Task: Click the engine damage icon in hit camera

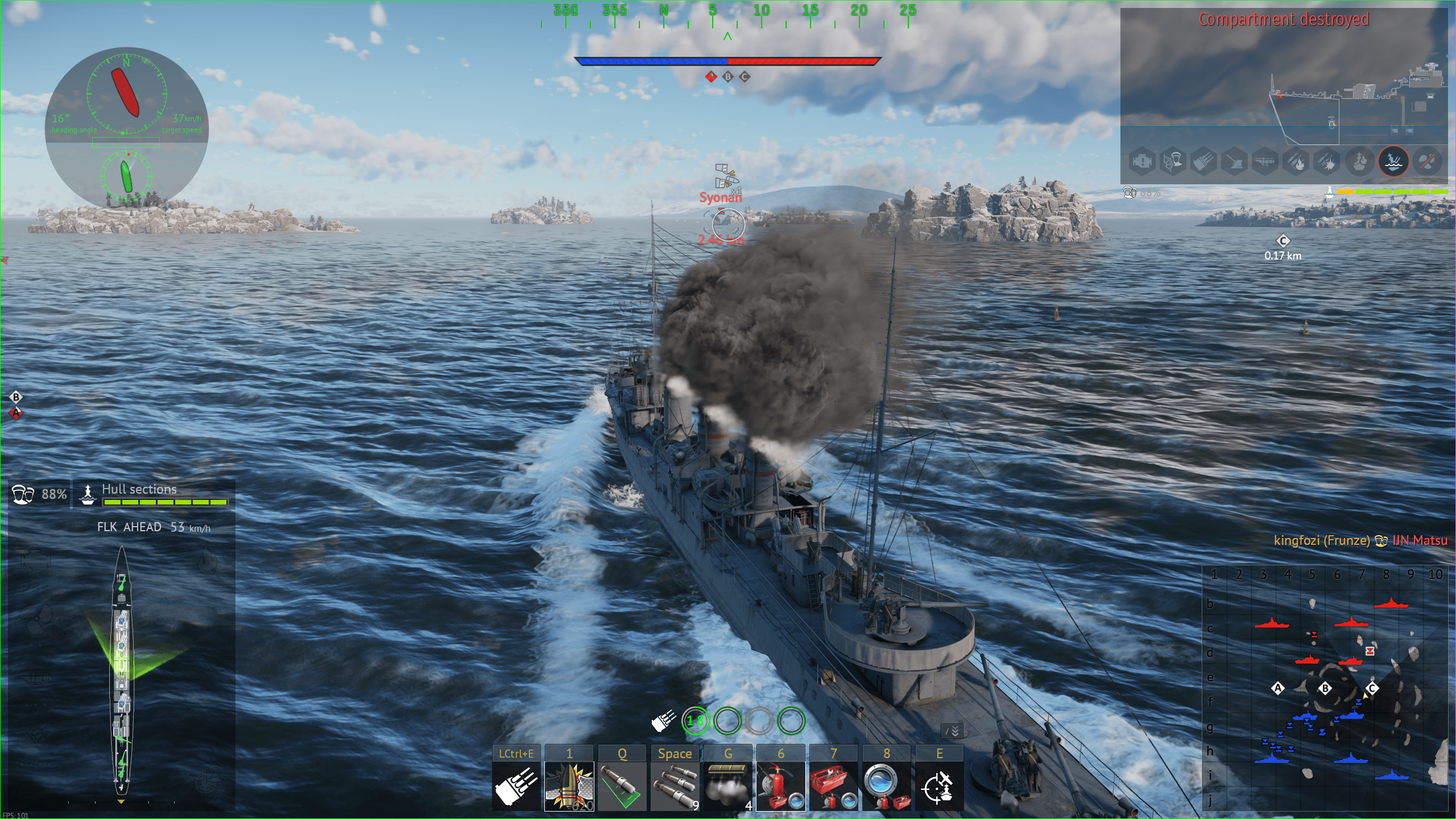Action: (x=1142, y=162)
